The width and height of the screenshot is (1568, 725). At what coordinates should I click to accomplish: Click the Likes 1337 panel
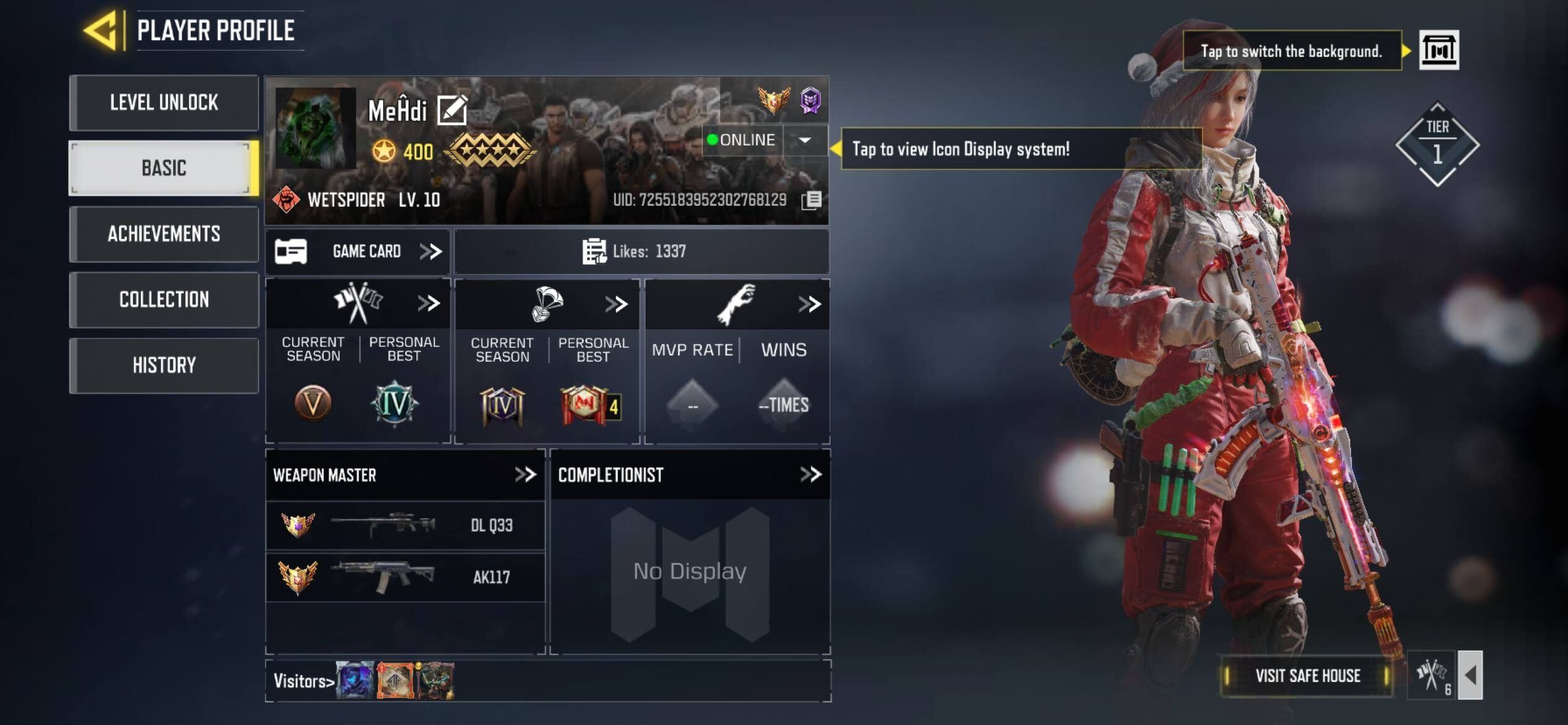(641, 251)
